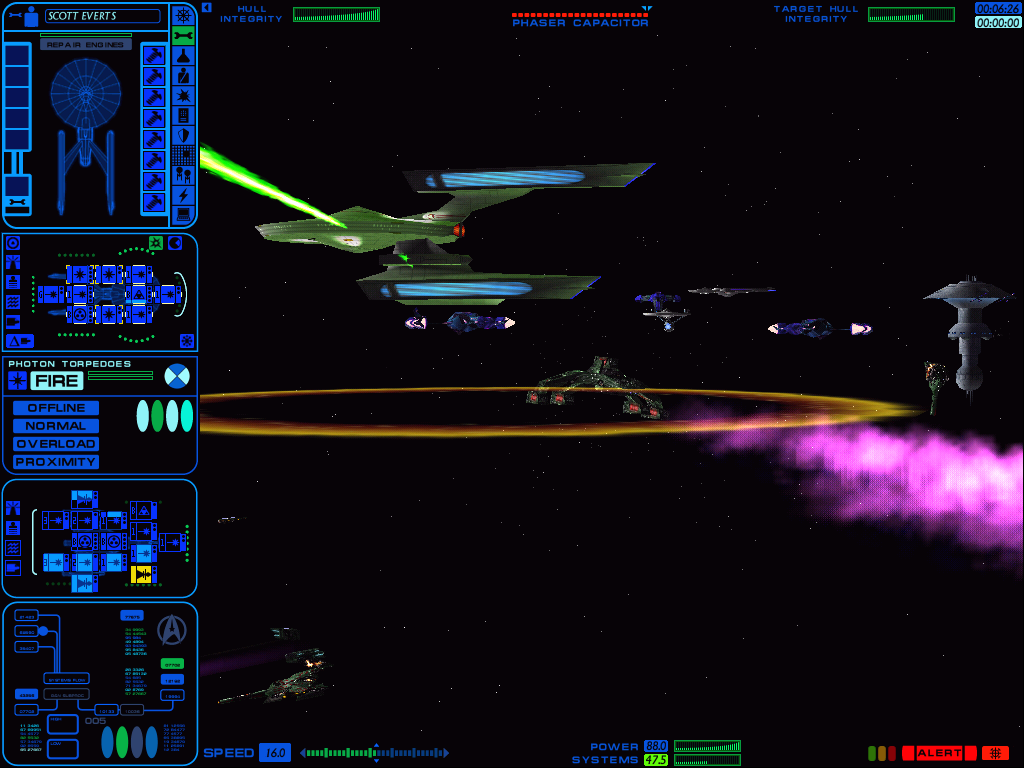Open the laptop computer panel

(x=183, y=214)
